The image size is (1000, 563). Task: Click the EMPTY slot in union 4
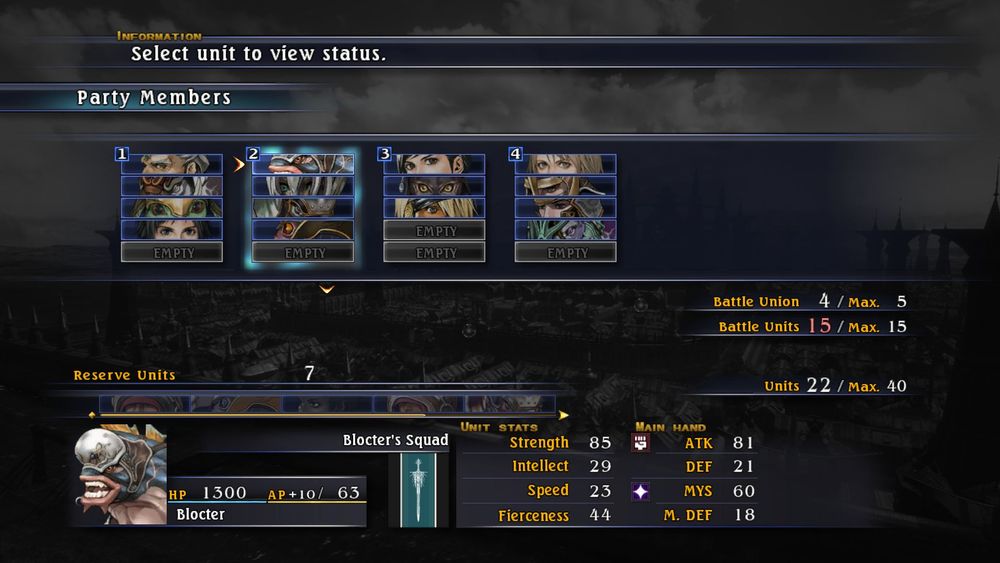[566, 253]
